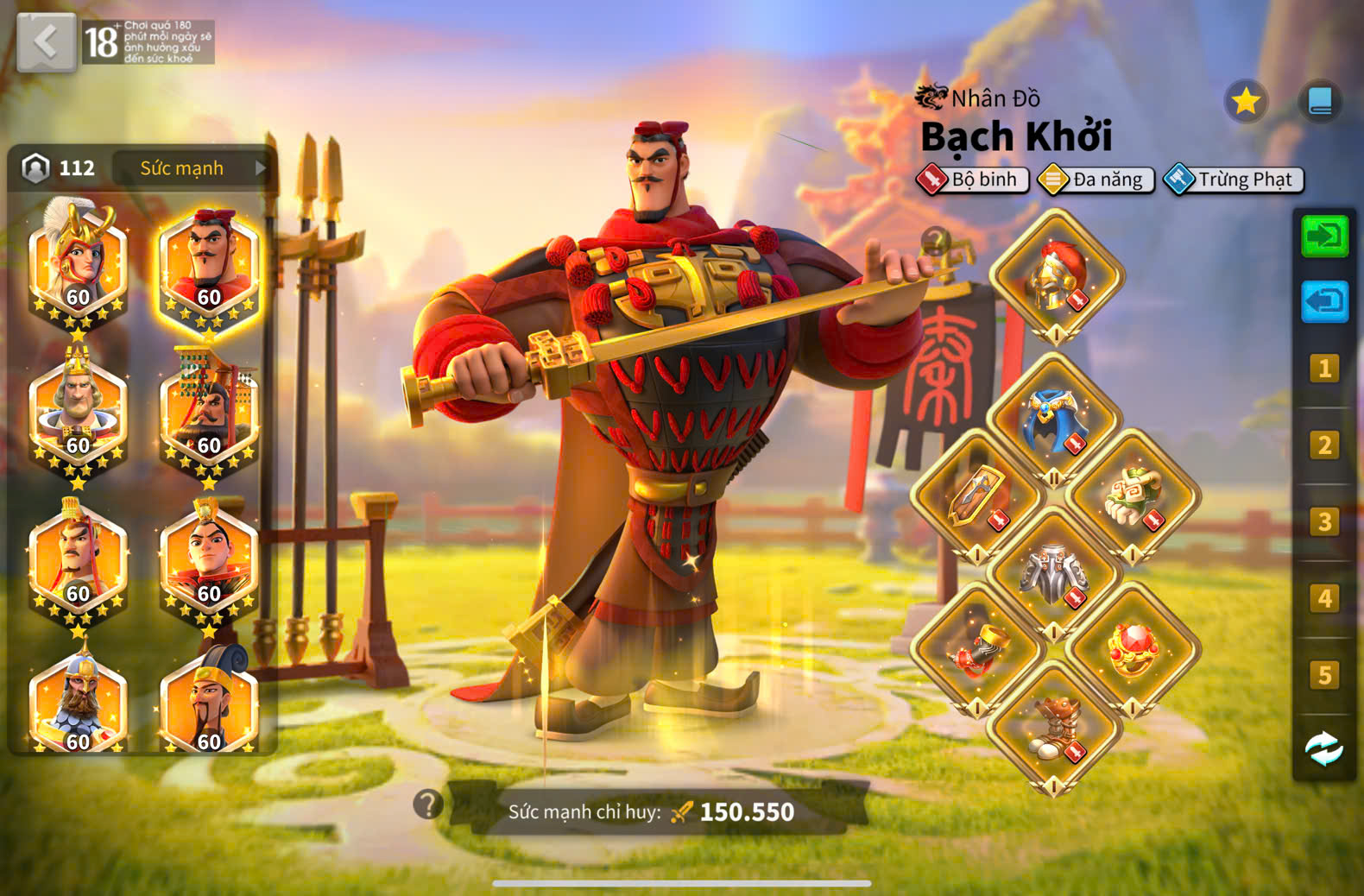The width and height of the screenshot is (1364, 896).
Task: Switch to equipment preset 3
Action: pyautogui.click(x=1324, y=521)
